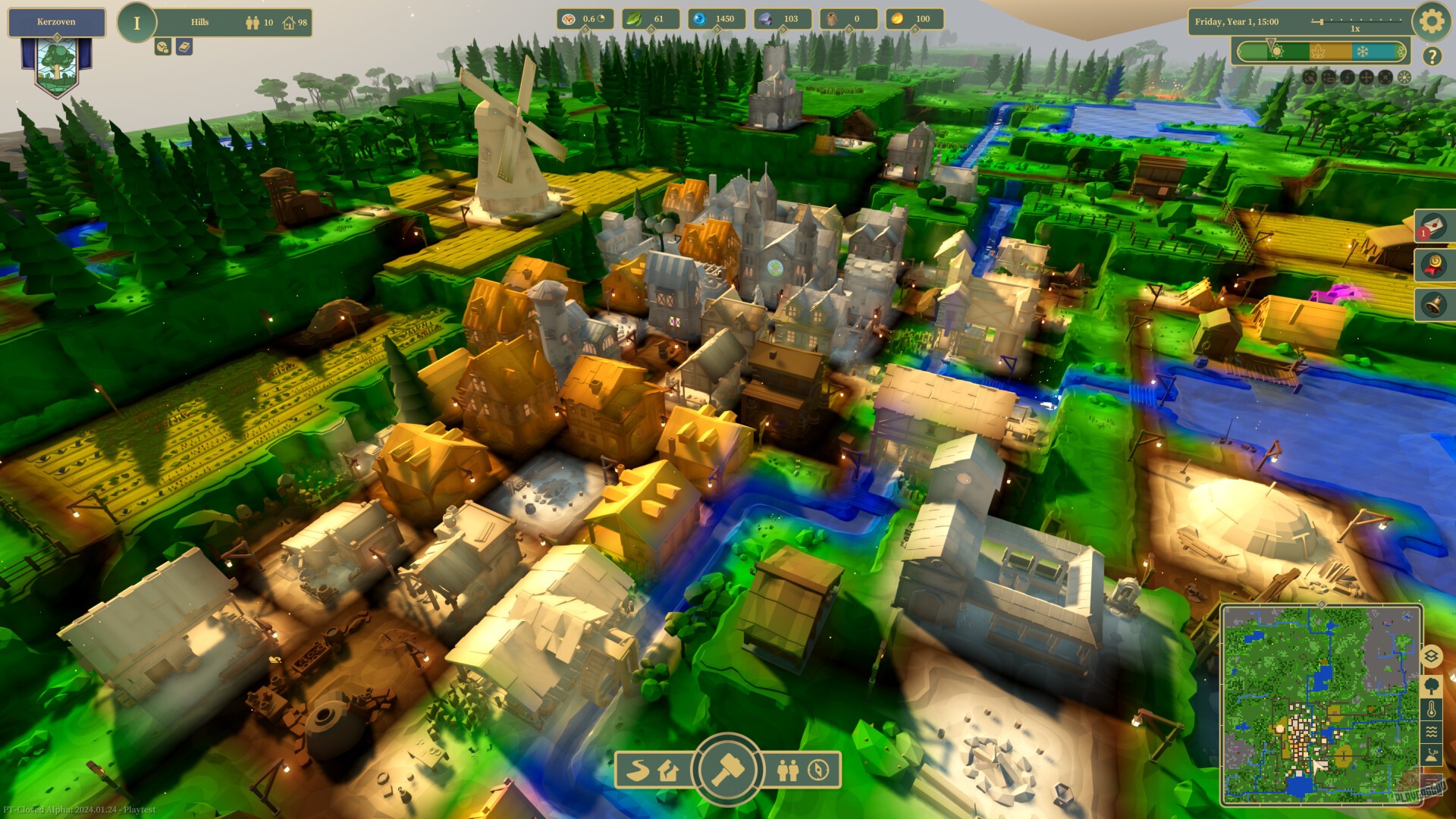Enable the temperature heatmap overlay
The width and height of the screenshot is (1456, 819).
click(x=1432, y=708)
